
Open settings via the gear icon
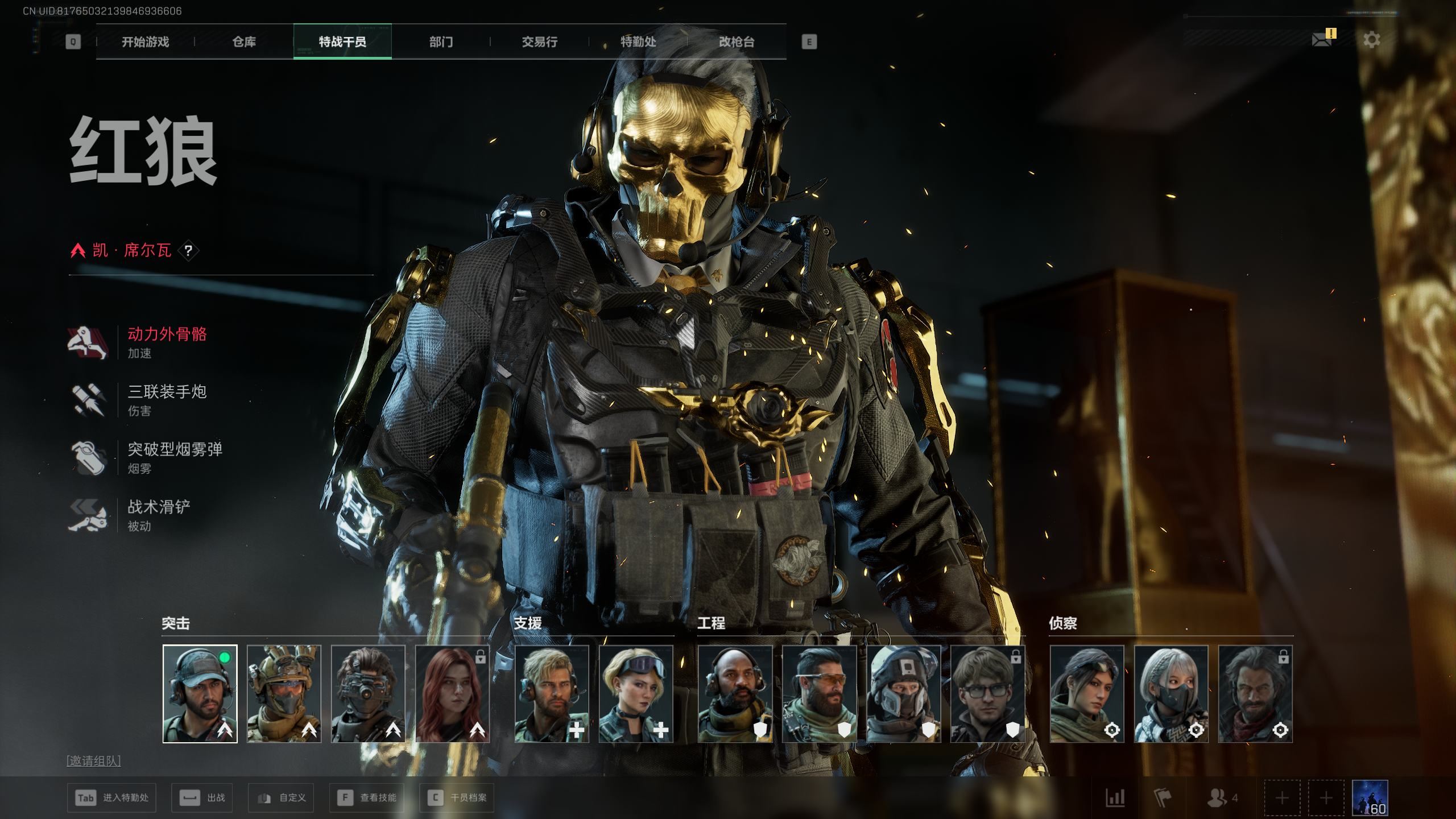[1371, 40]
